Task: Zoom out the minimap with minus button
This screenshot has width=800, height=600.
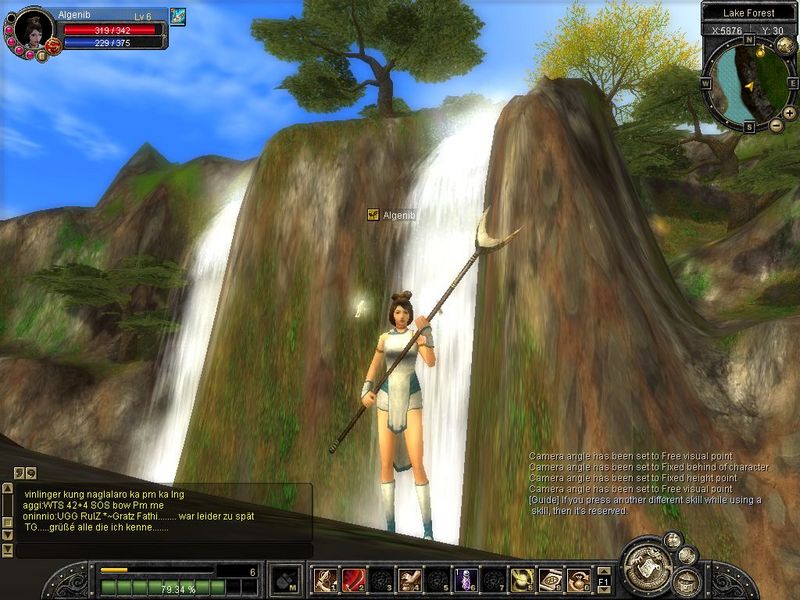Action: 776,125
